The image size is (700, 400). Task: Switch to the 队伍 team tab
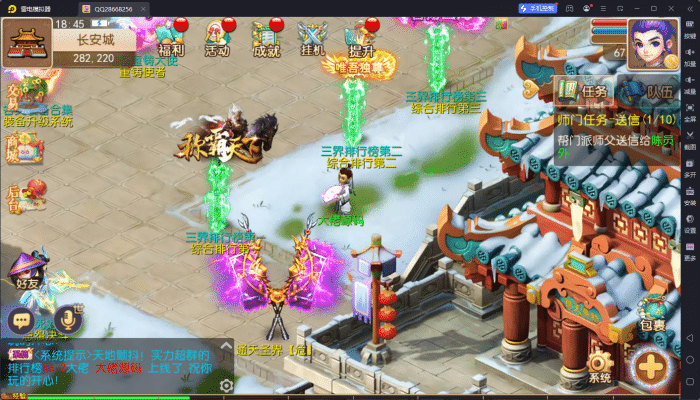(x=646, y=92)
